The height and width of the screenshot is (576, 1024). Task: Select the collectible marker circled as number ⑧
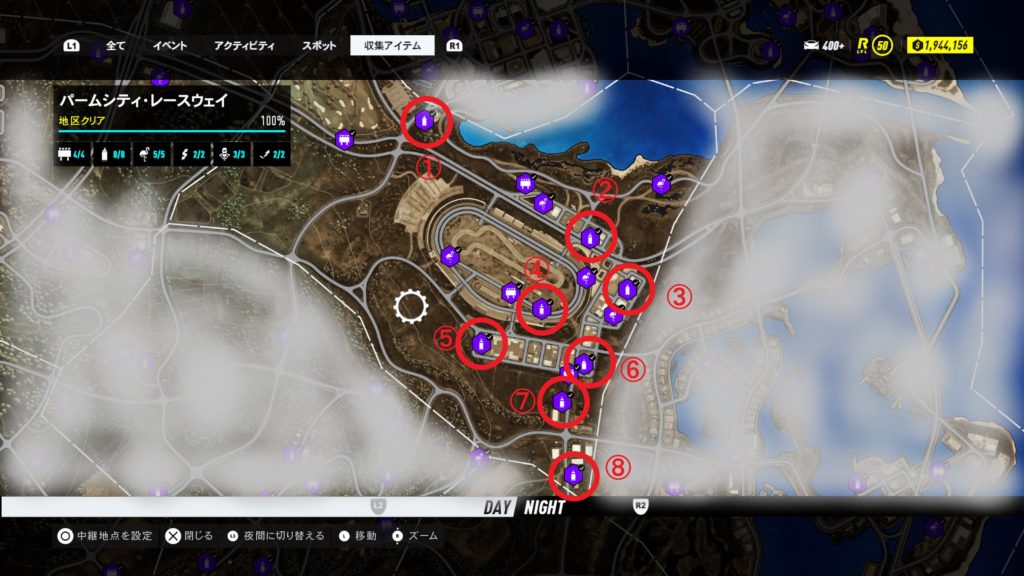coord(573,475)
